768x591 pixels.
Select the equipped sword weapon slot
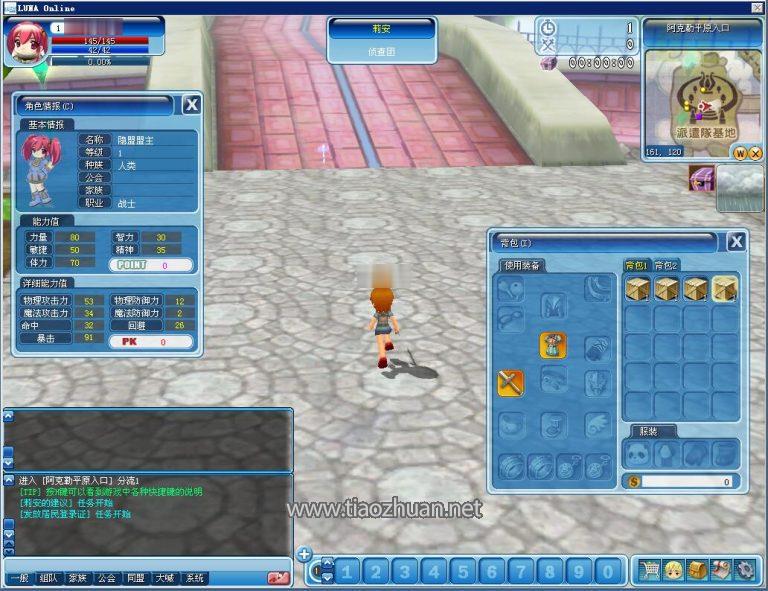(511, 381)
